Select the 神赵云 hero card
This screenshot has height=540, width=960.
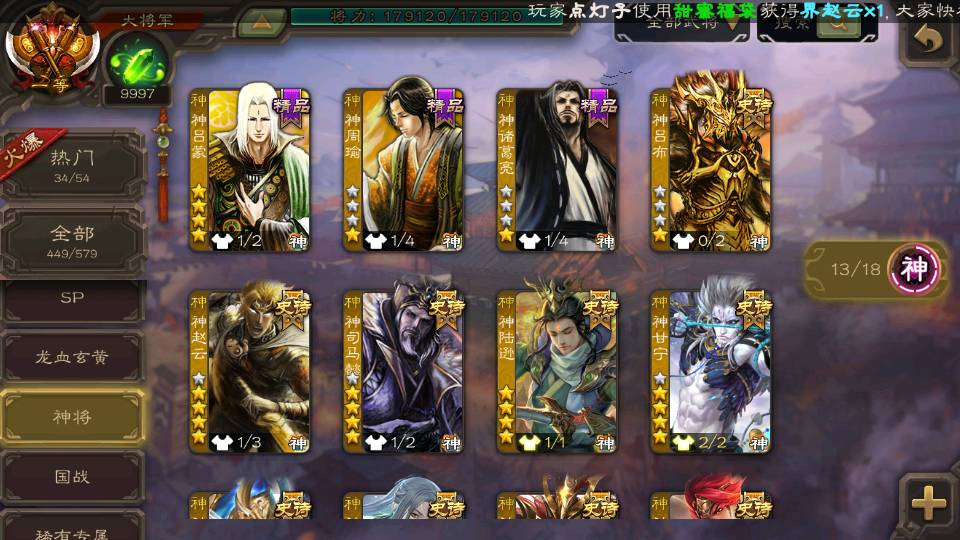point(250,372)
